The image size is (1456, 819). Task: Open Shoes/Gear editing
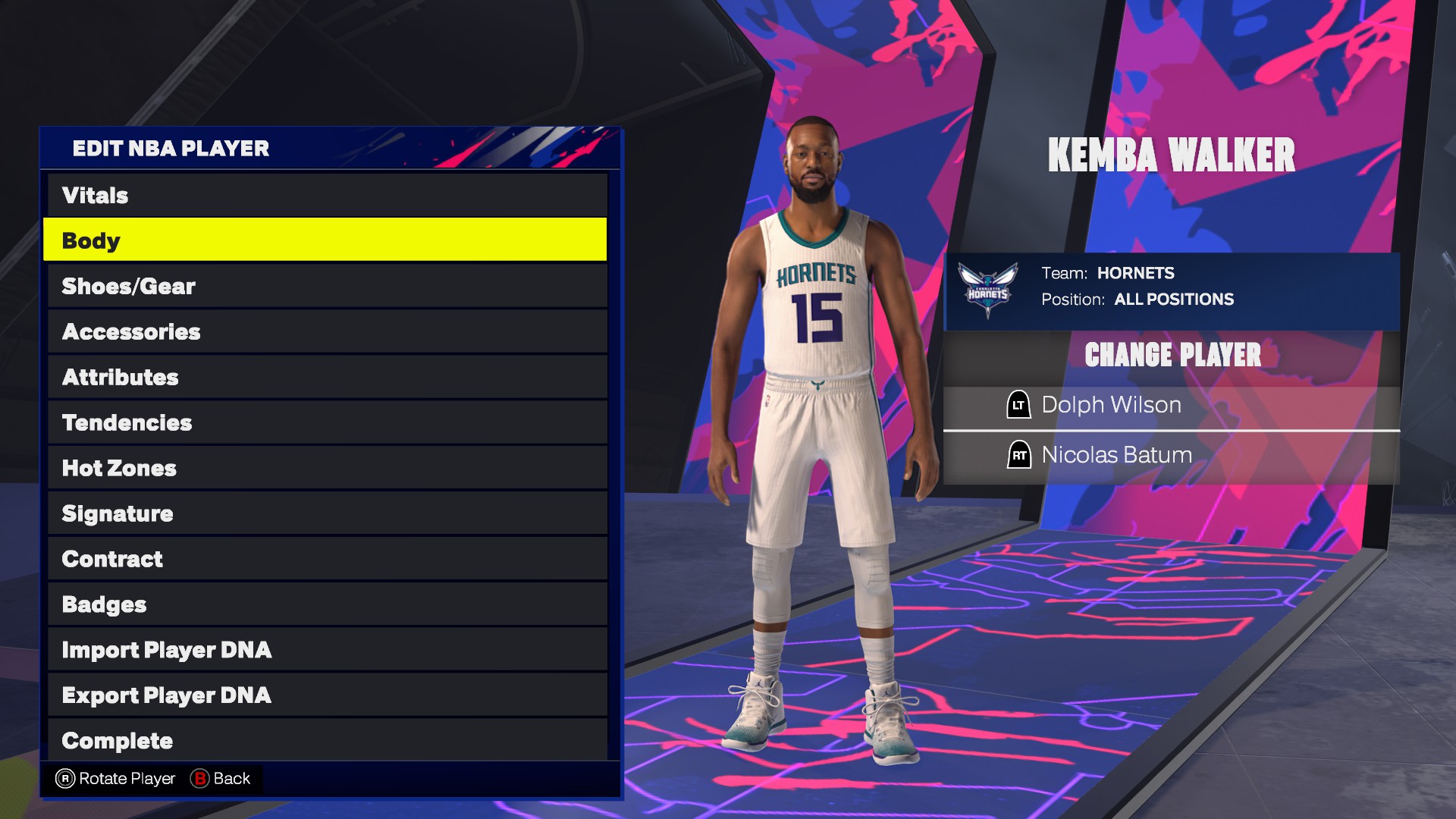click(326, 286)
